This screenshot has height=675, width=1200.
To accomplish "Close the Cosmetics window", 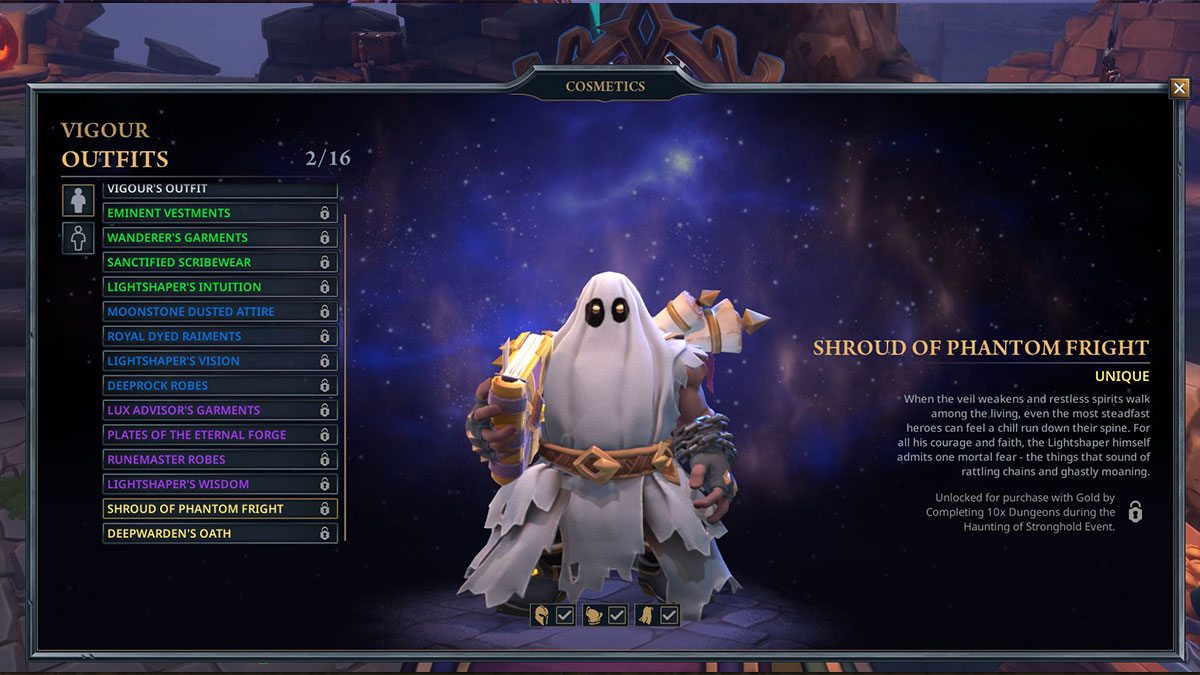I will [x=1179, y=89].
